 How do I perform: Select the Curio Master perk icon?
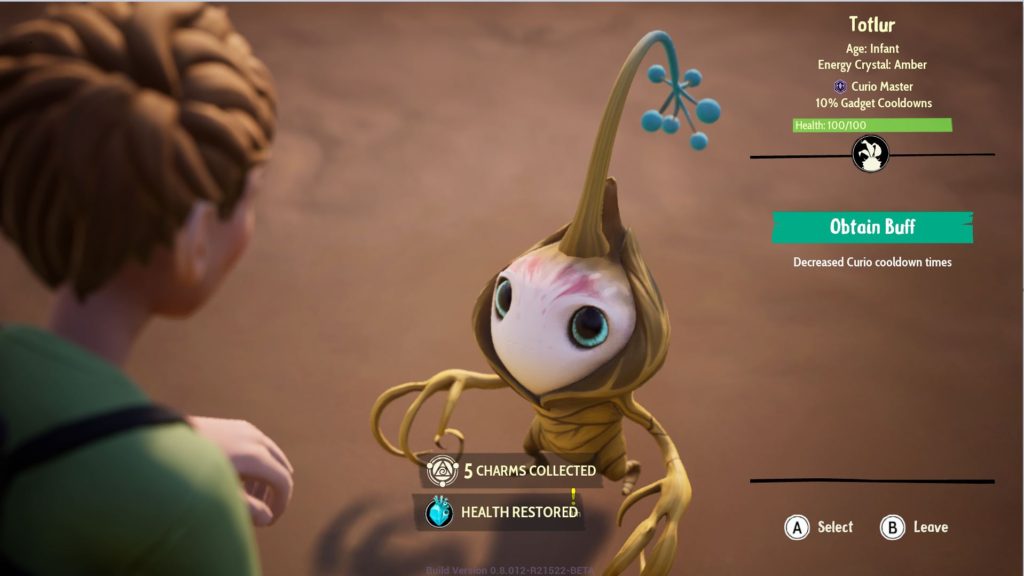point(840,87)
